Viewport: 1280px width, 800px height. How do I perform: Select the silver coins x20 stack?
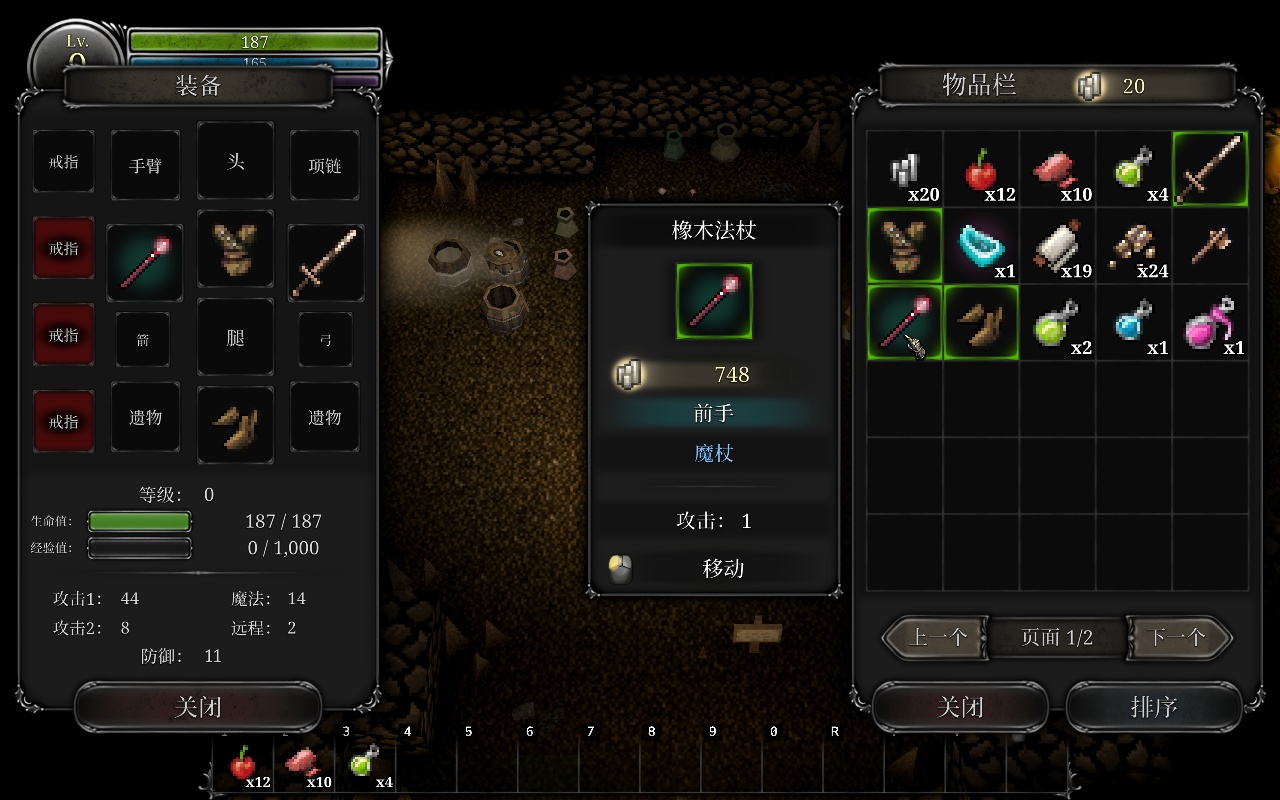[x=904, y=169]
